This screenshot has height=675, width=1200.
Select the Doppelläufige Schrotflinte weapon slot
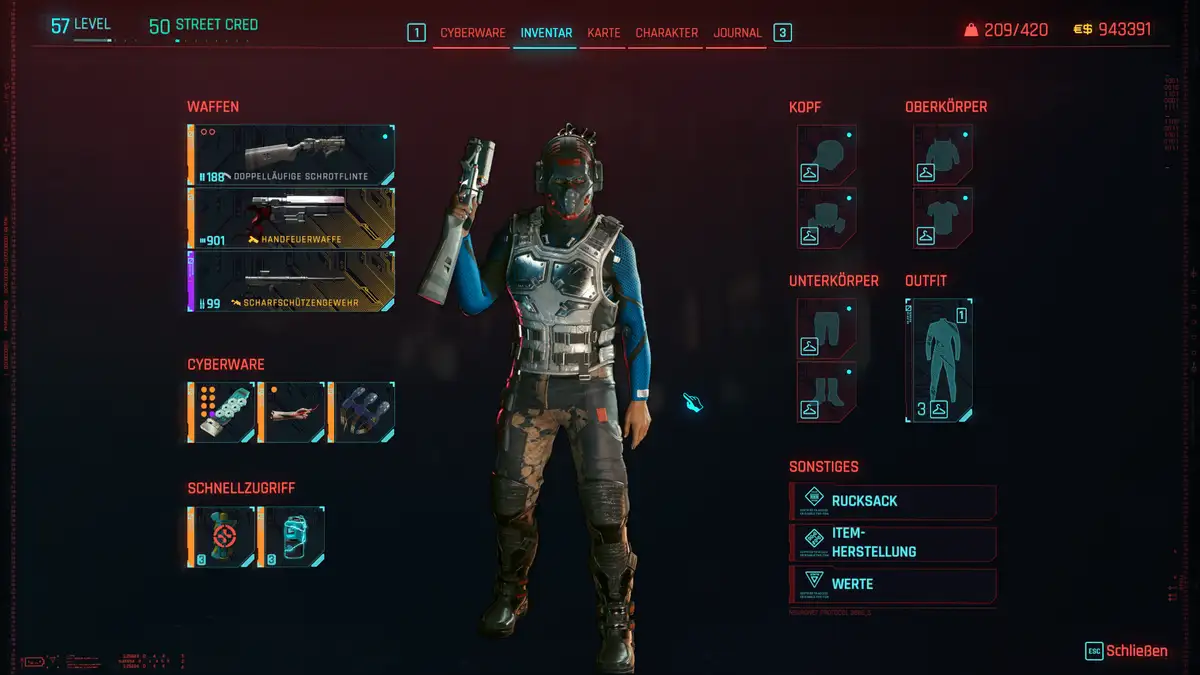pyautogui.click(x=291, y=156)
